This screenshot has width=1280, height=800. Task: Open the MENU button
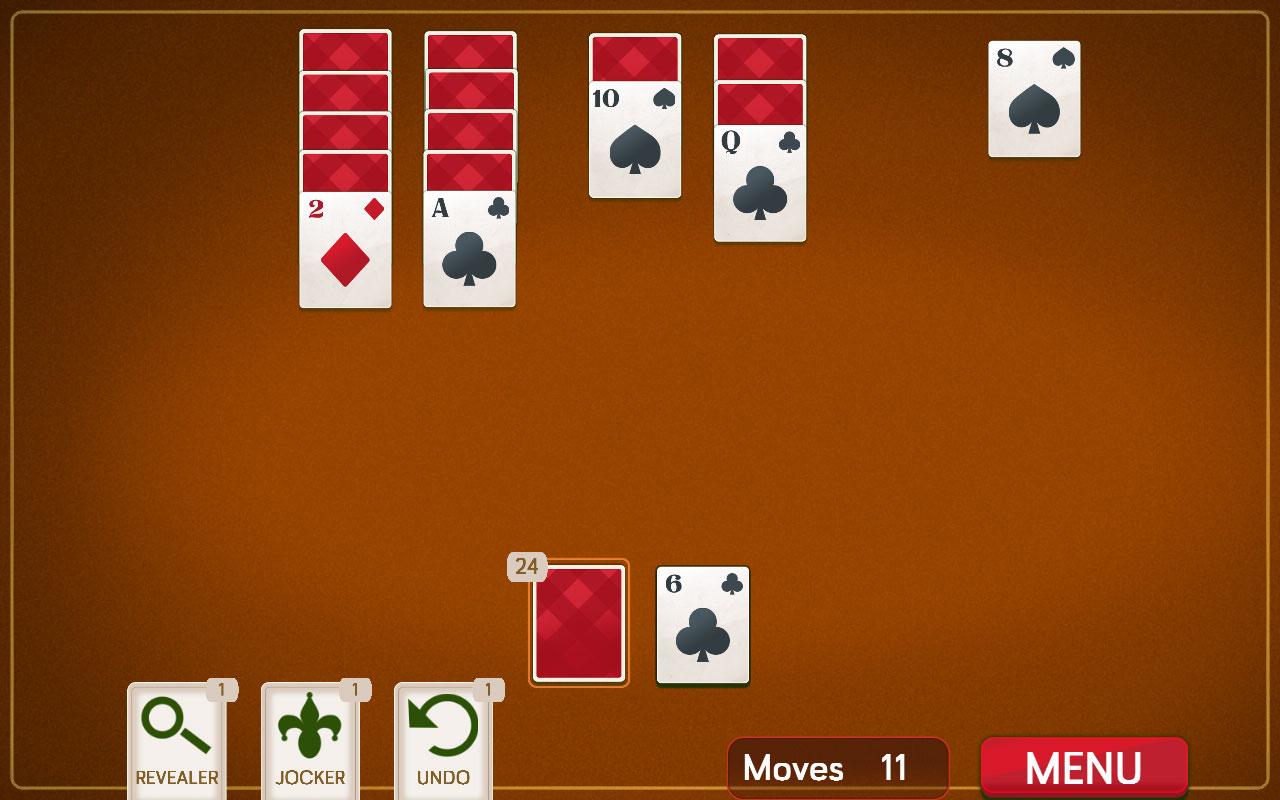point(1083,767)
